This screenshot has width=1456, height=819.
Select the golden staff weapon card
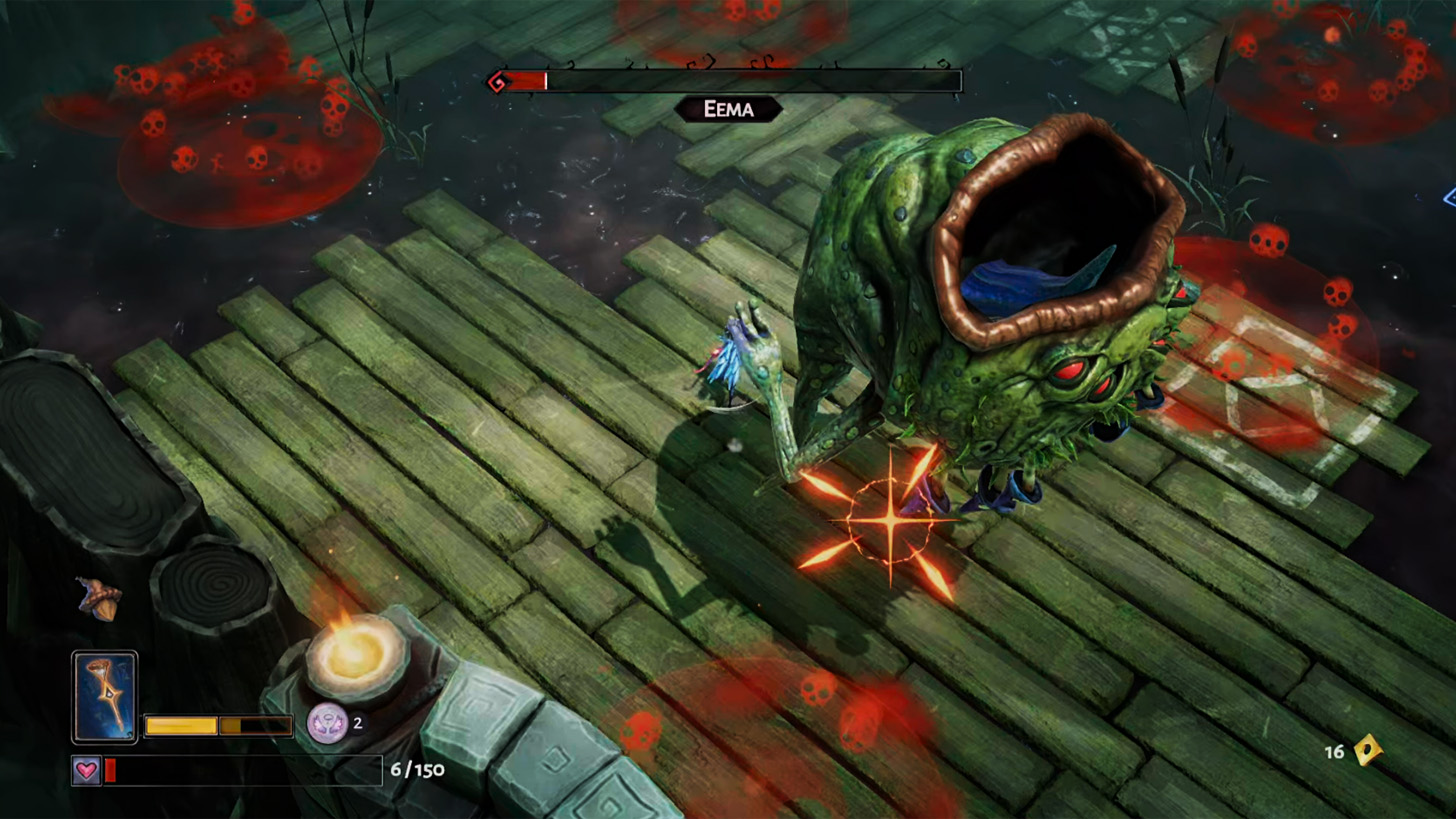point(104,697)
